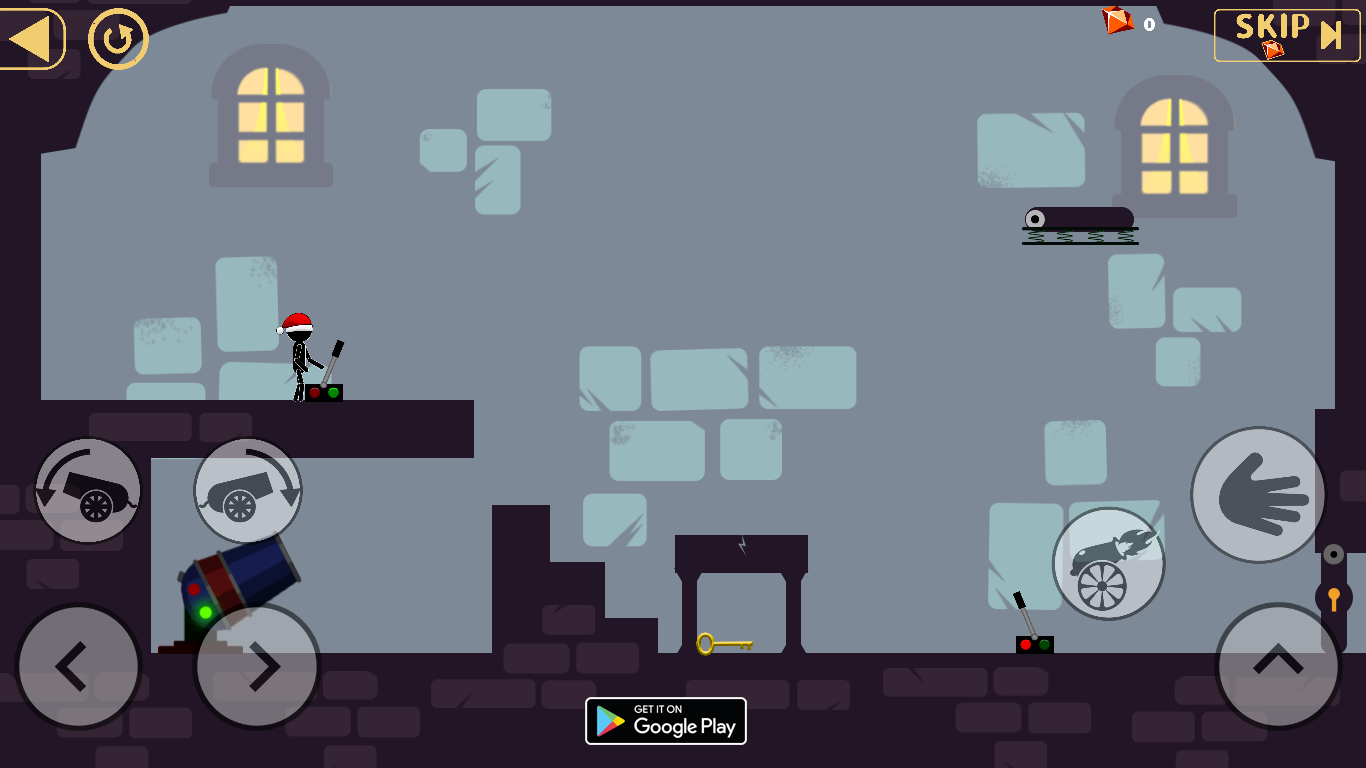Image resolution: width=1366 pixels, height=768 pixels.
Task: Pick up the golden key on the ground
Action: [724, 646]
